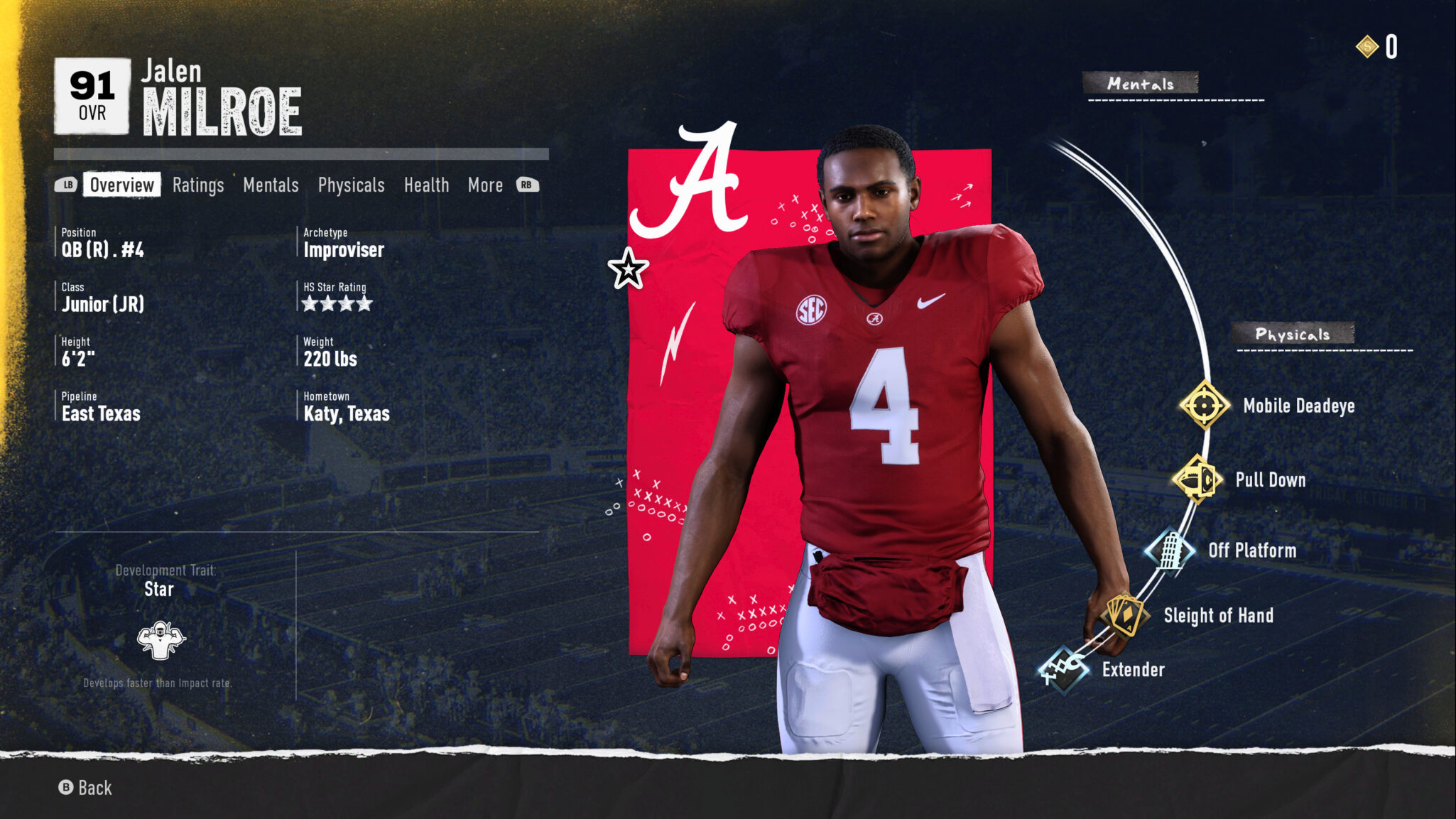Select the Sleight of Hand ability icon

point(1125,615)
